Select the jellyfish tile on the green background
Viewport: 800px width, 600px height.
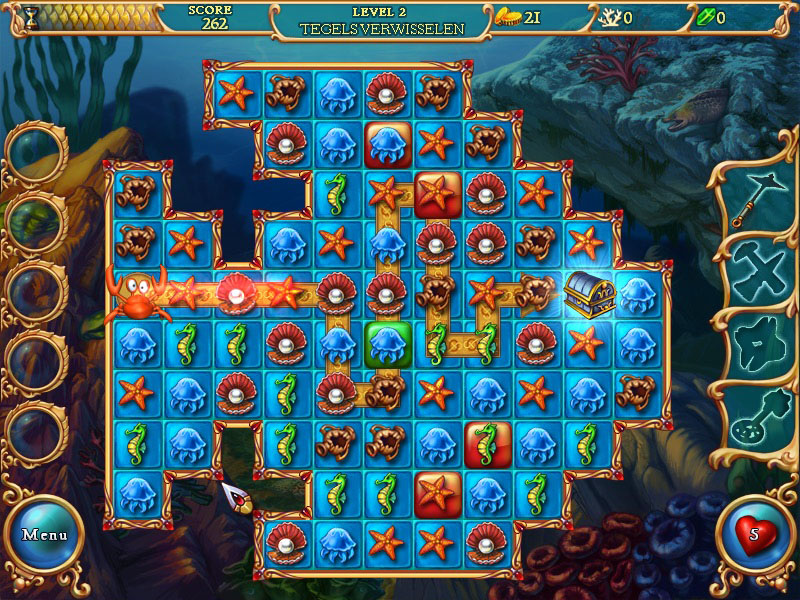click(x=386, y=343)
